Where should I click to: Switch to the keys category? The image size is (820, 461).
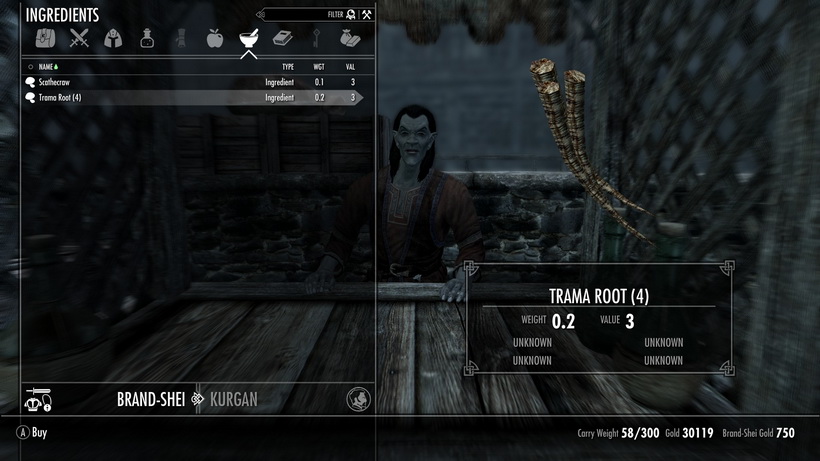click(x=316, y=39)
